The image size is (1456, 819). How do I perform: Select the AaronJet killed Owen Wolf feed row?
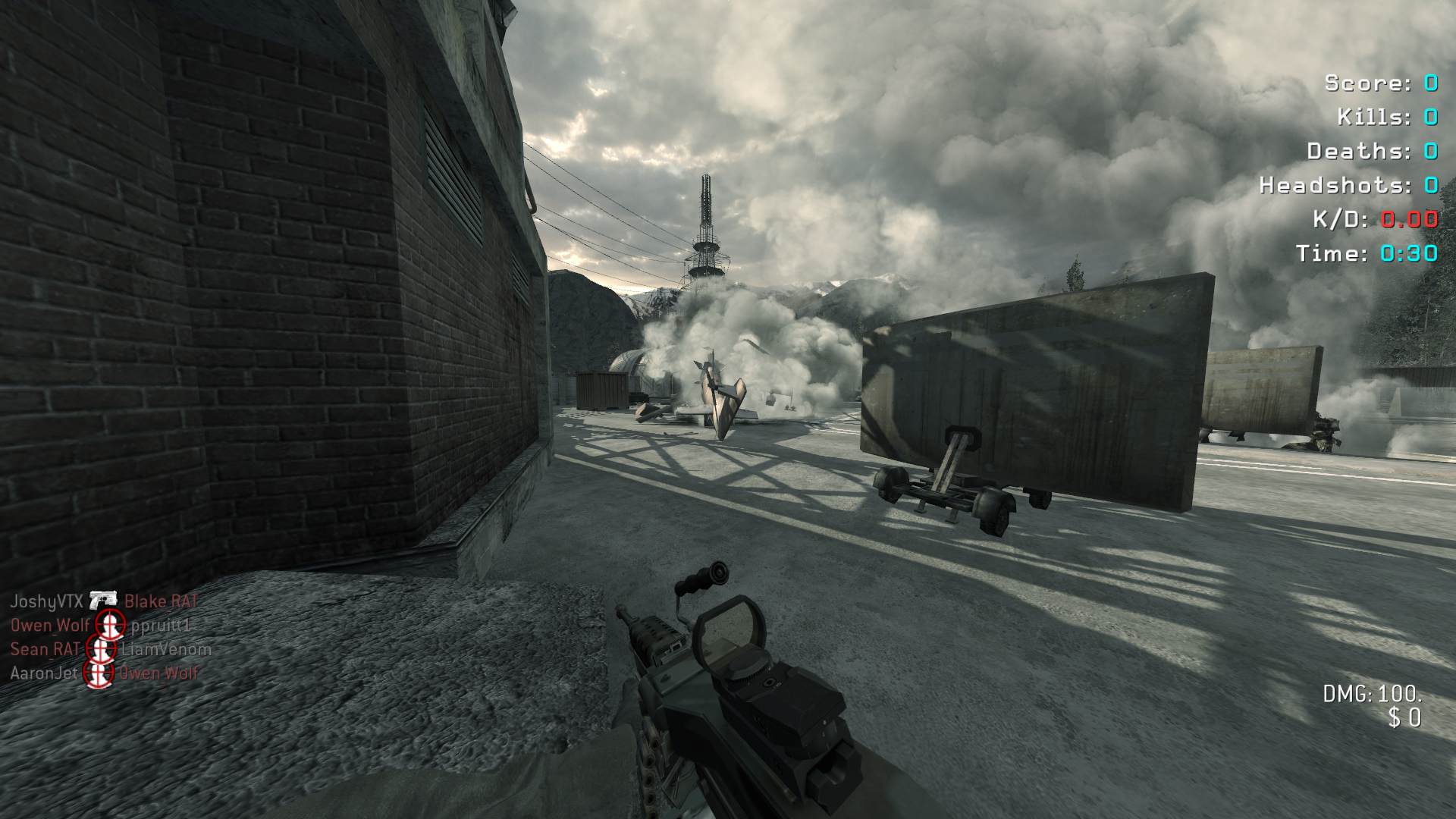(x=105, y=673)
